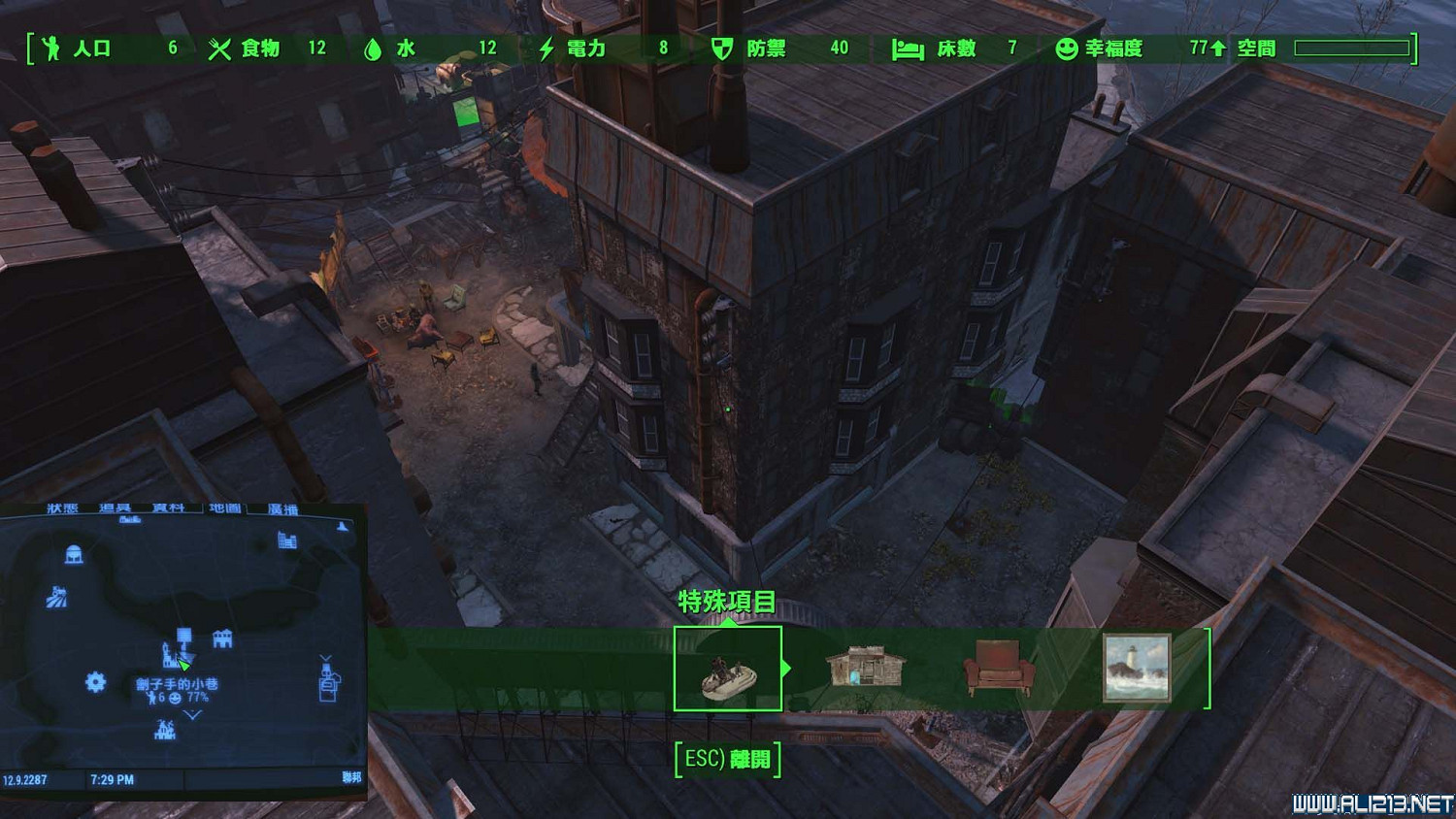Viewport: 1456px width, 819px height.
Task: Pick the lighthouse painting decorations category
Action: [x=1137, y=668]
